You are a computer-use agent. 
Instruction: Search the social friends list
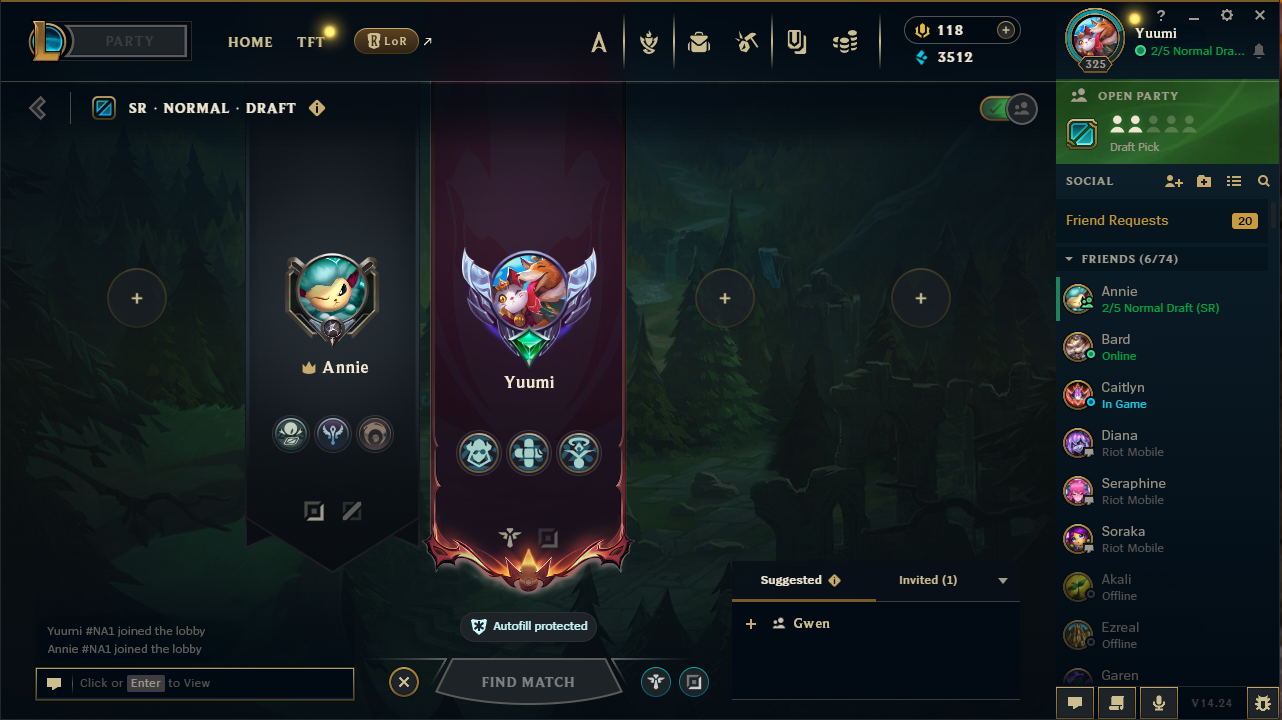[1264, 181]
